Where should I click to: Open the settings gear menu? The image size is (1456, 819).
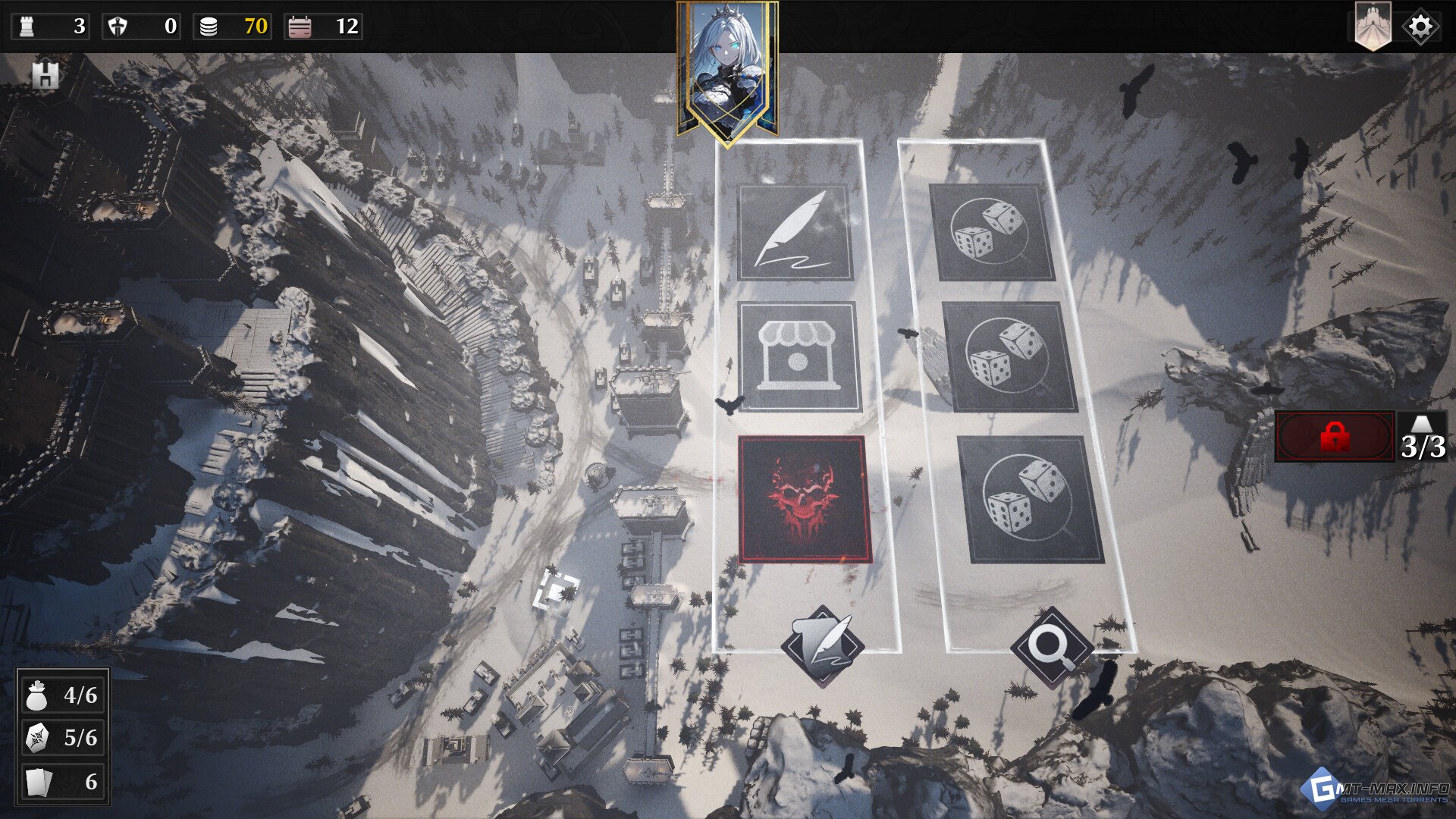[x=1420, y=27]
